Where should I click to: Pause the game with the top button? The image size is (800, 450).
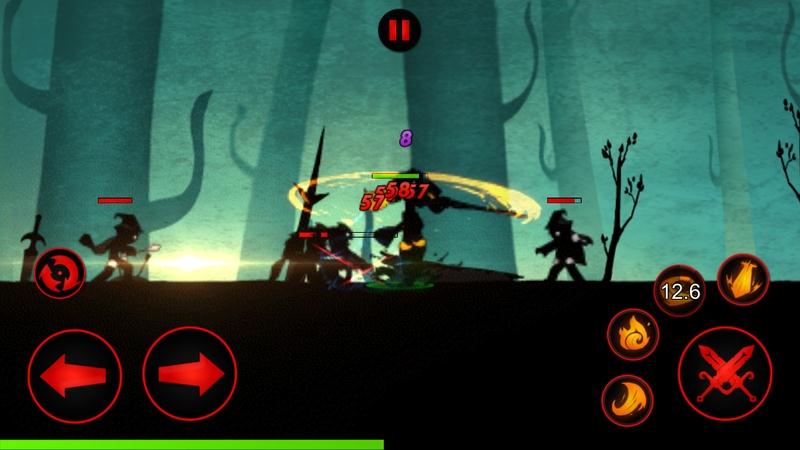point(399,30)
